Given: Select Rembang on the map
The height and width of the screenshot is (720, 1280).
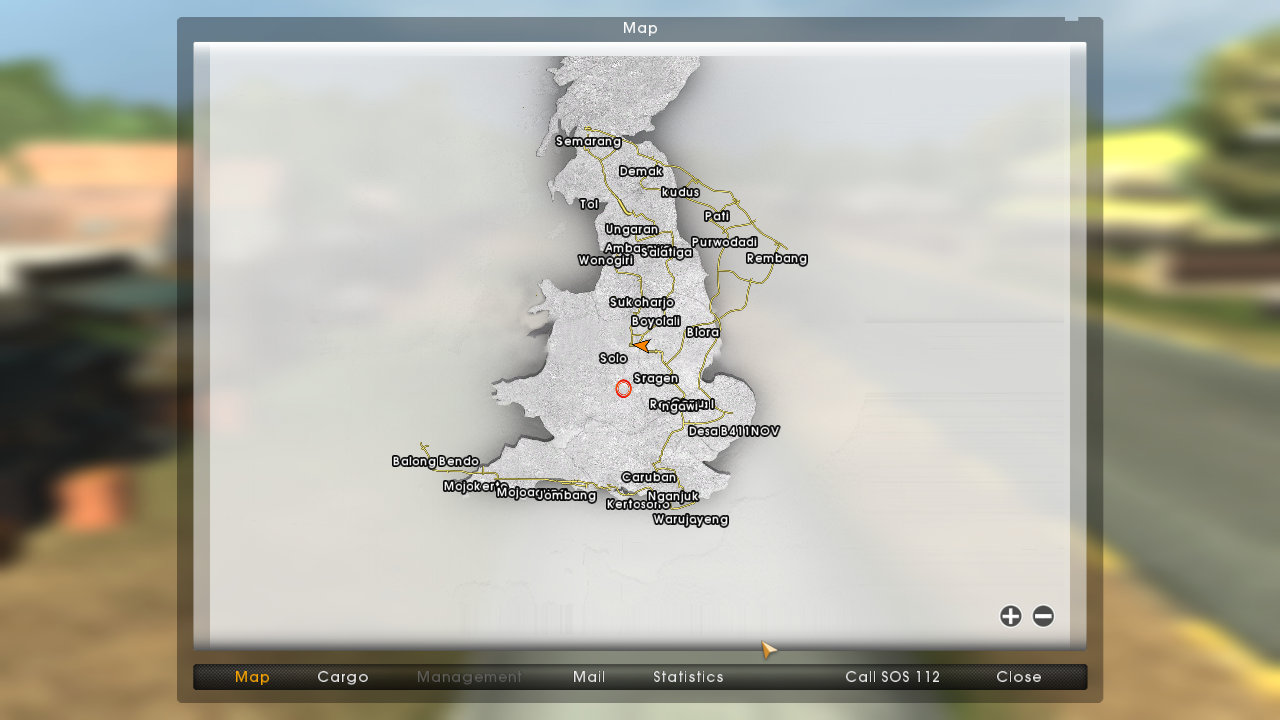Looking at the screenshot, I should click(x=777, y=258).
